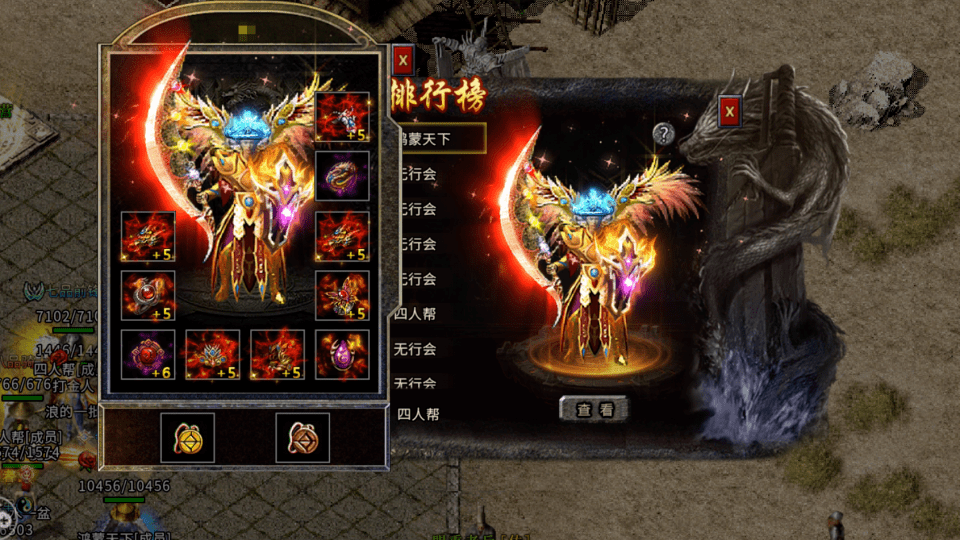Click the bronze amulet icon below equipment
The width and height of the screenshot is (960, 540).
coord(302,437)
